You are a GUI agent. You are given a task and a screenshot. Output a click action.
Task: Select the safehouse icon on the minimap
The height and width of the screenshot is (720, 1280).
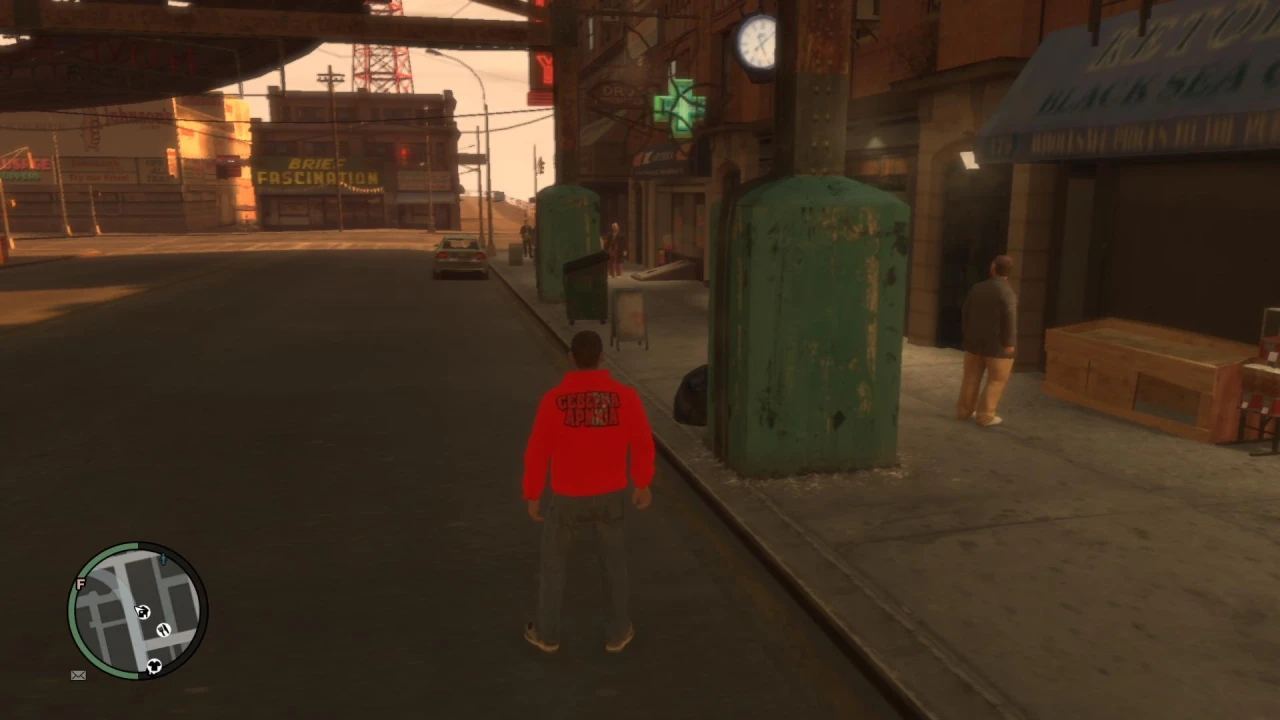pos(142,612)
